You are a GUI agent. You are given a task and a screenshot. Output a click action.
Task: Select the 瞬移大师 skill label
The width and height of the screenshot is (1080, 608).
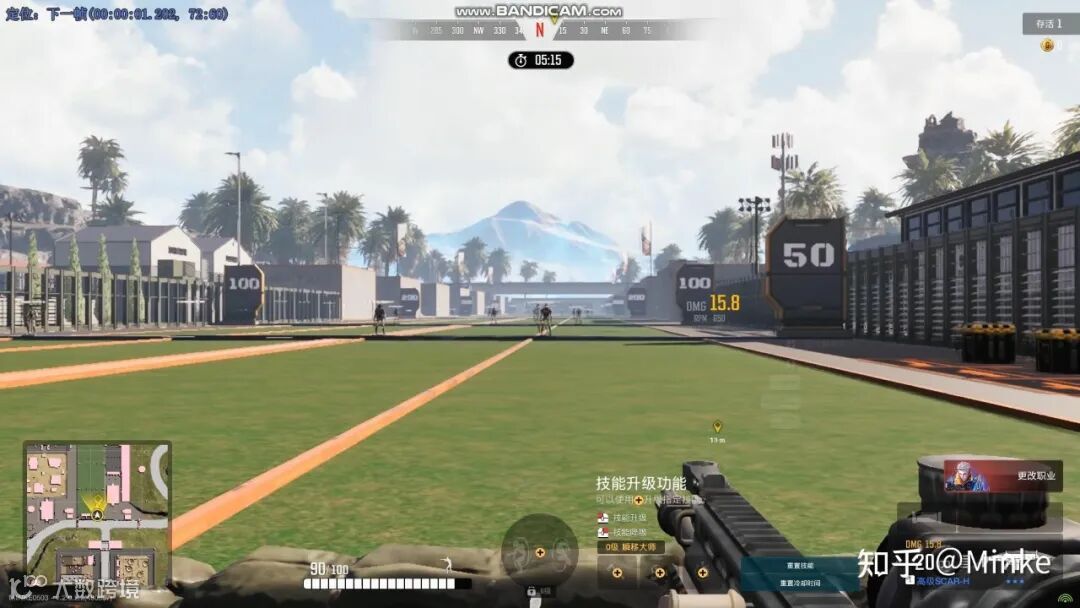click(x=630, y=547)
